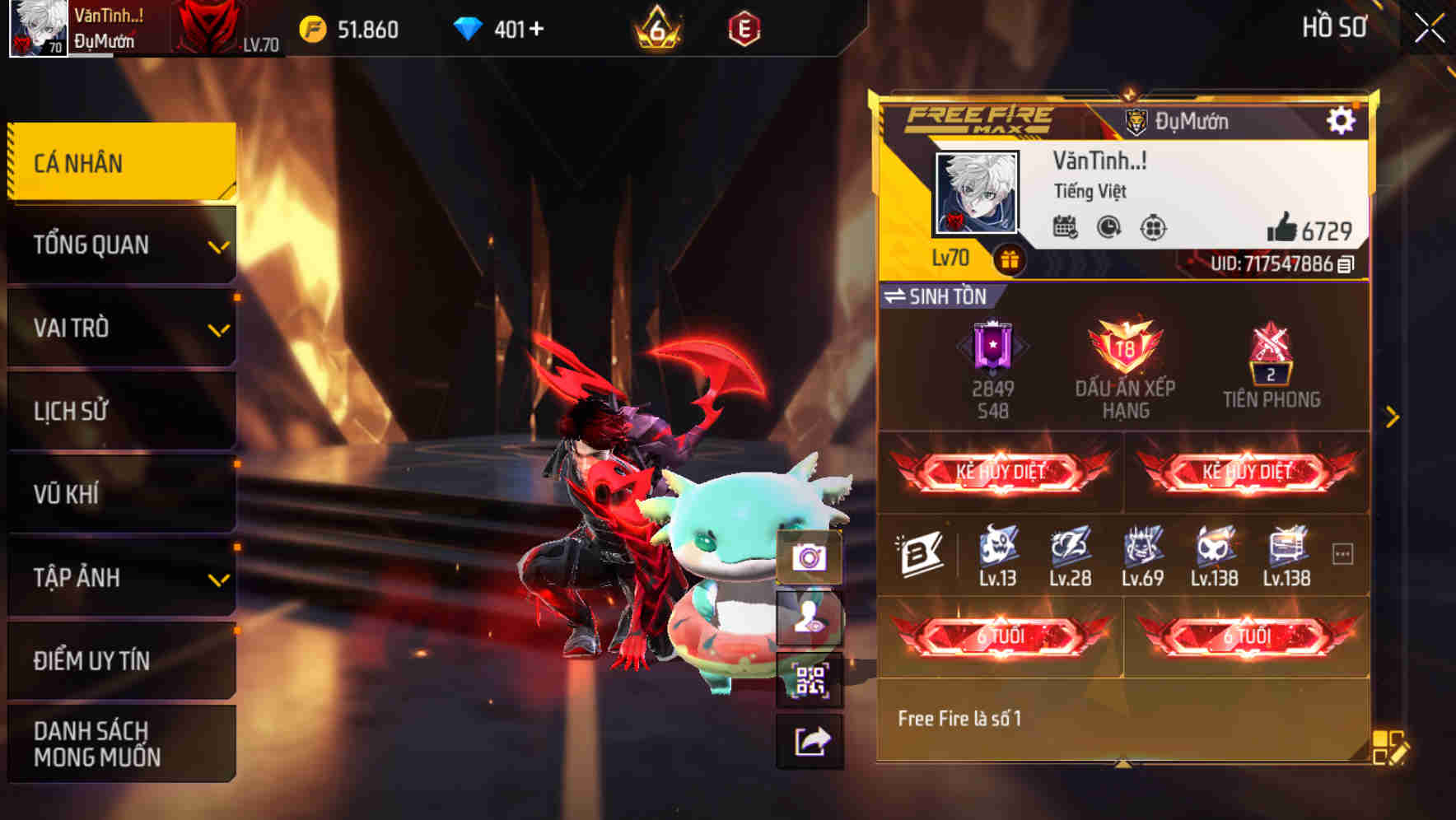Viewport: 1456px width, 820px height.
Task: Open profile settings with the gear icon
Action: [1342, 119]
